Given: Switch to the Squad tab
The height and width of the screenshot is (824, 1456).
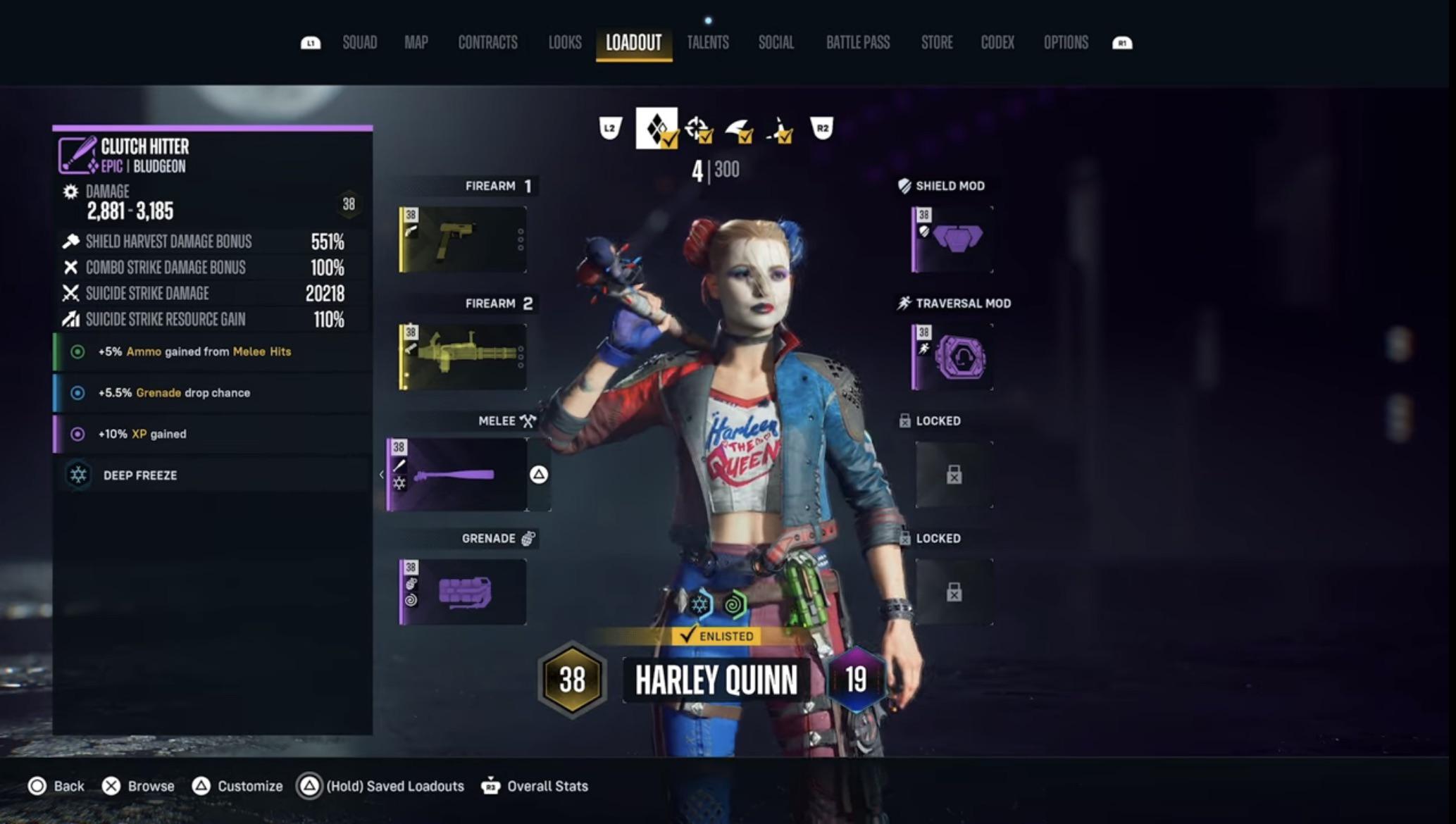Looking at the screenshot, I should pos(359,42).
